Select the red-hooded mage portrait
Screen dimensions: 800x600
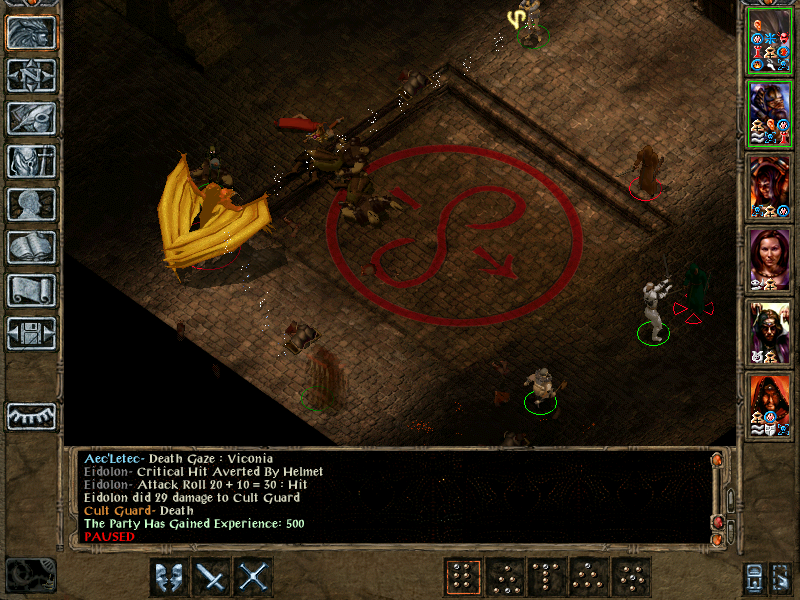[x=770, y=403]
